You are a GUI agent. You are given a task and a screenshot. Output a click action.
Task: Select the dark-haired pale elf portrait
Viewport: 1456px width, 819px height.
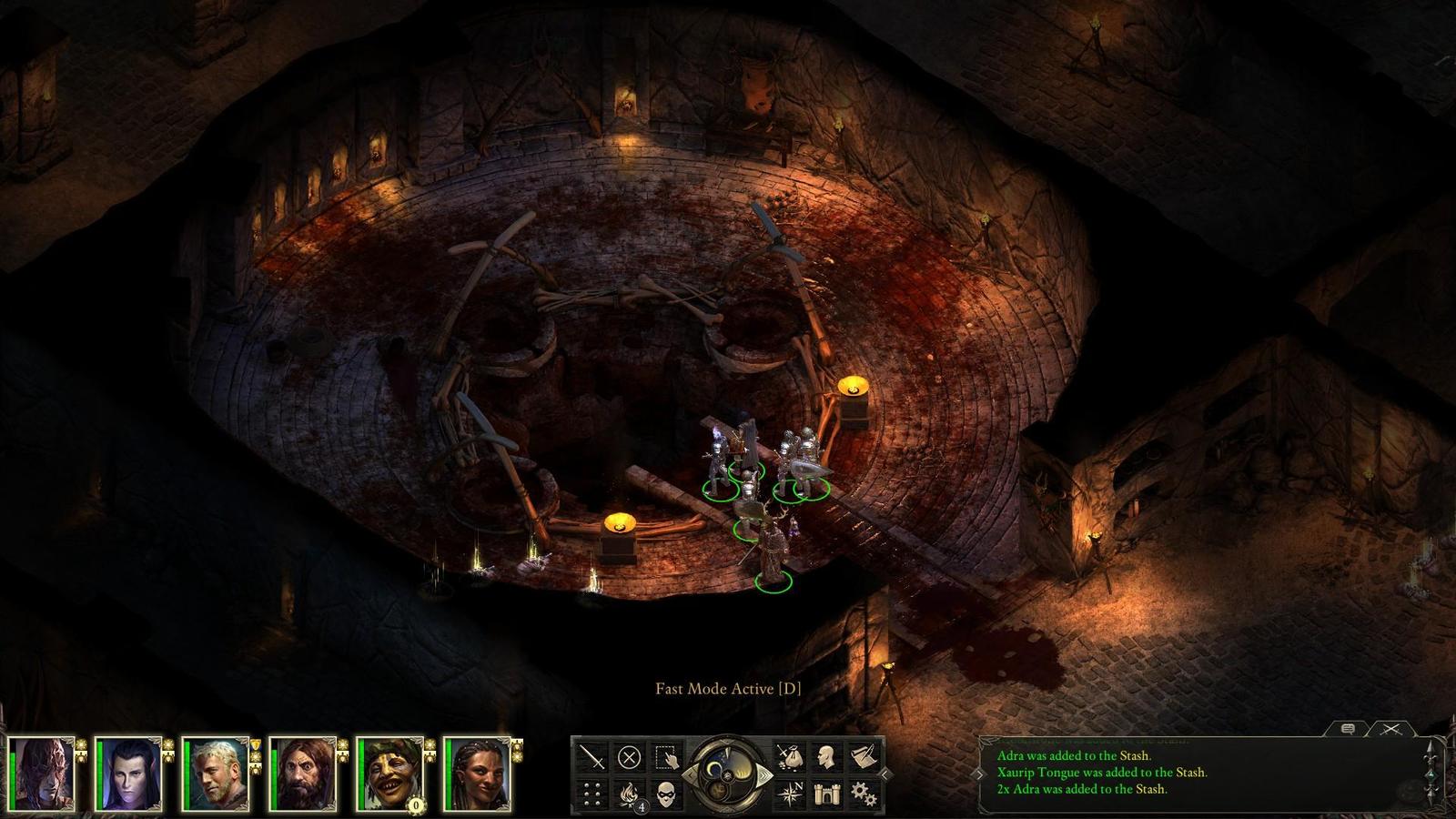point(128,774)
